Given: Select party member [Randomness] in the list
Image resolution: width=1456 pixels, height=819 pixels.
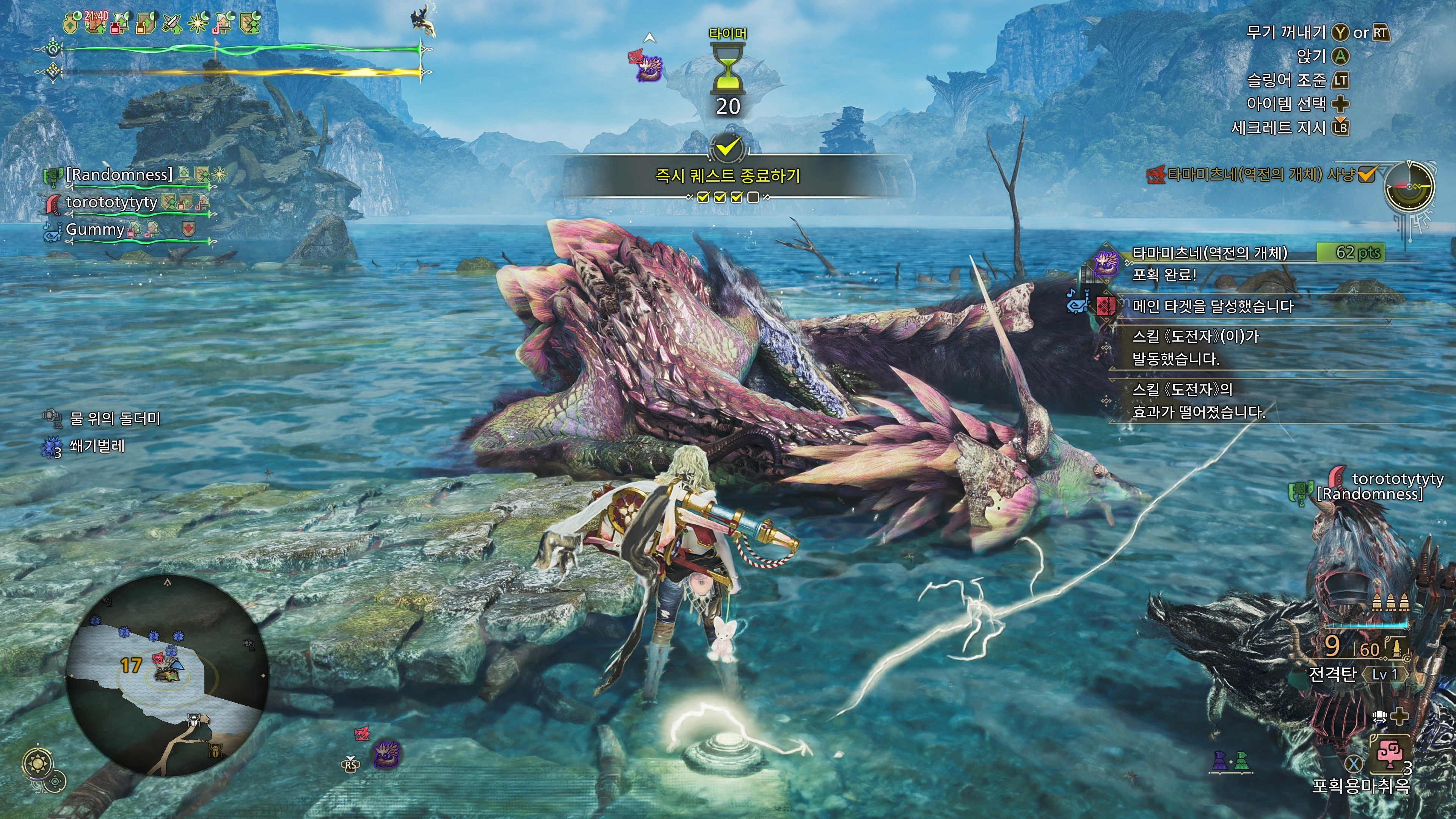Looking at the screenshot, I should coord(119,175).
